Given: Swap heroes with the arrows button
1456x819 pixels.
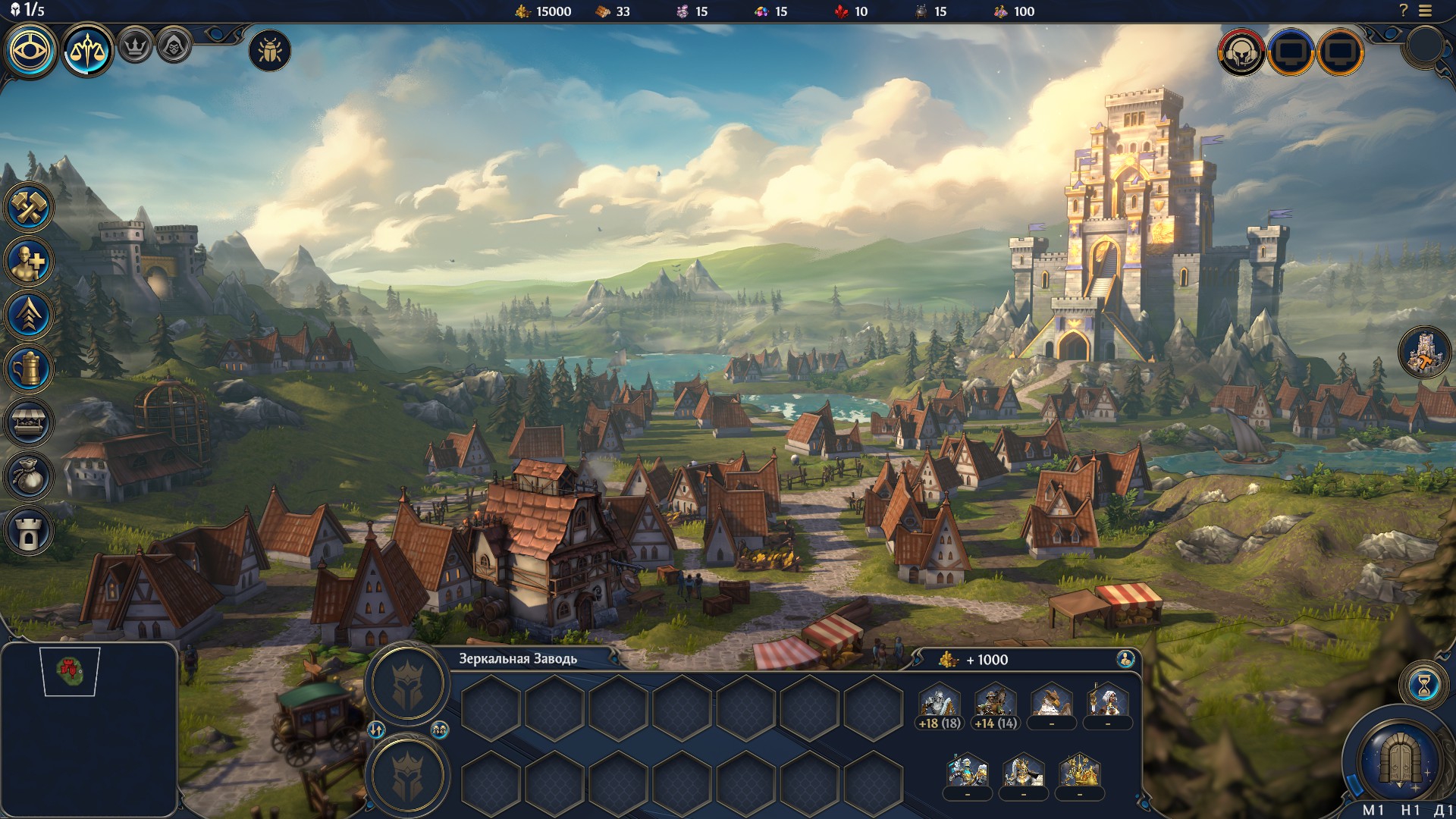Looking at the screenshot, I should click(x=377, y=730).
